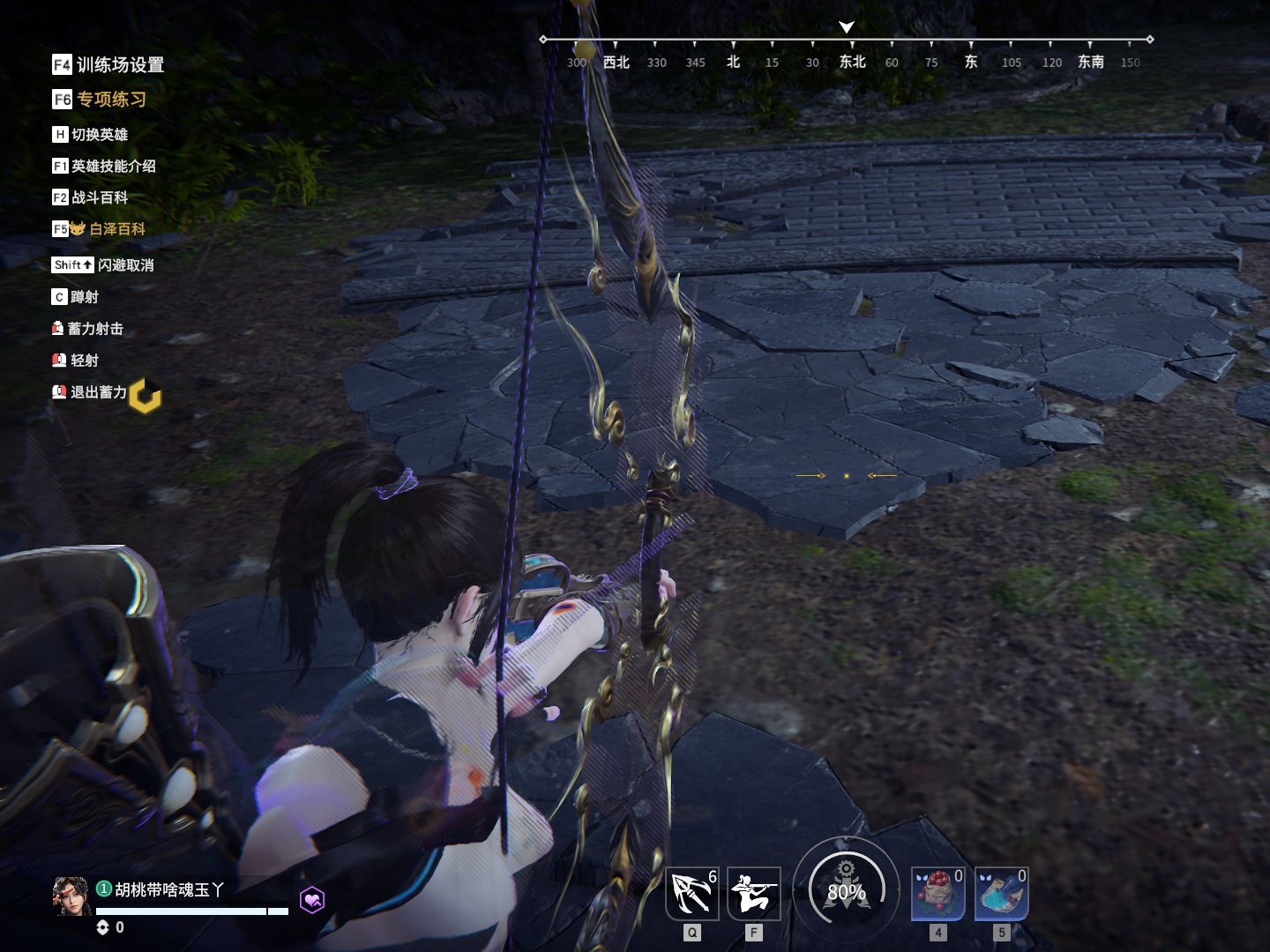Click the compass bar at 东北
1270x952 pixels.
852,62
